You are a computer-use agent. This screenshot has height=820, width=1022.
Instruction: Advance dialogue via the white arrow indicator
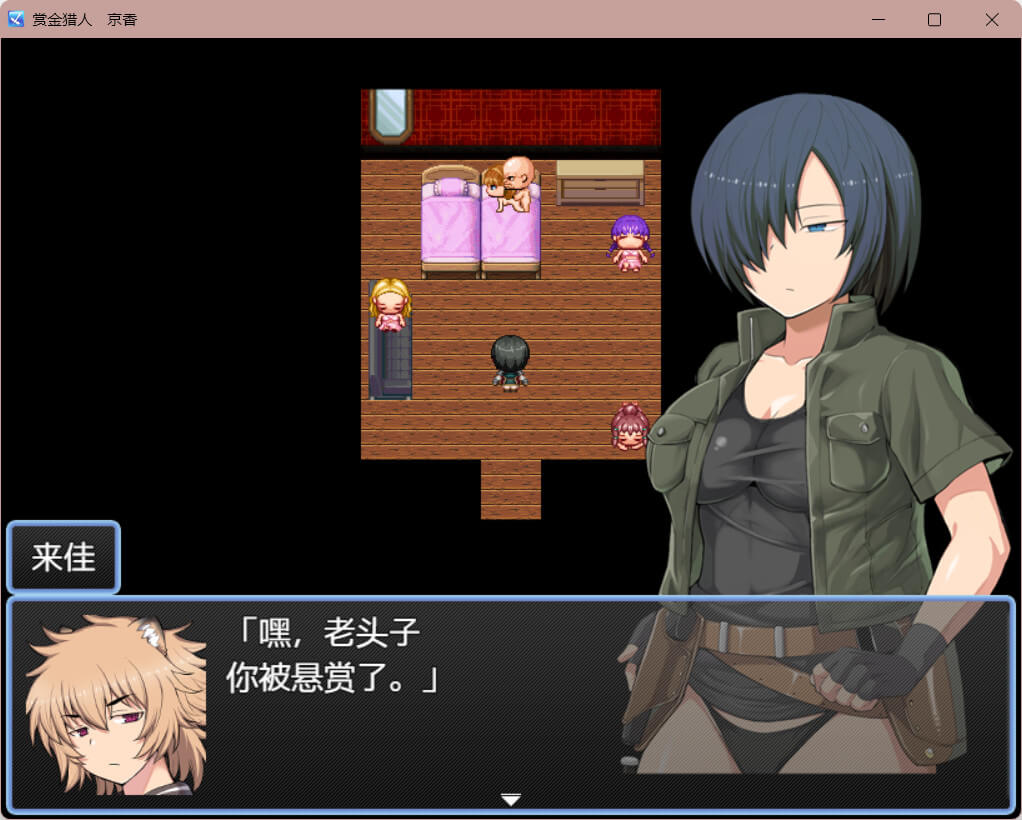(x=511, y=799)
